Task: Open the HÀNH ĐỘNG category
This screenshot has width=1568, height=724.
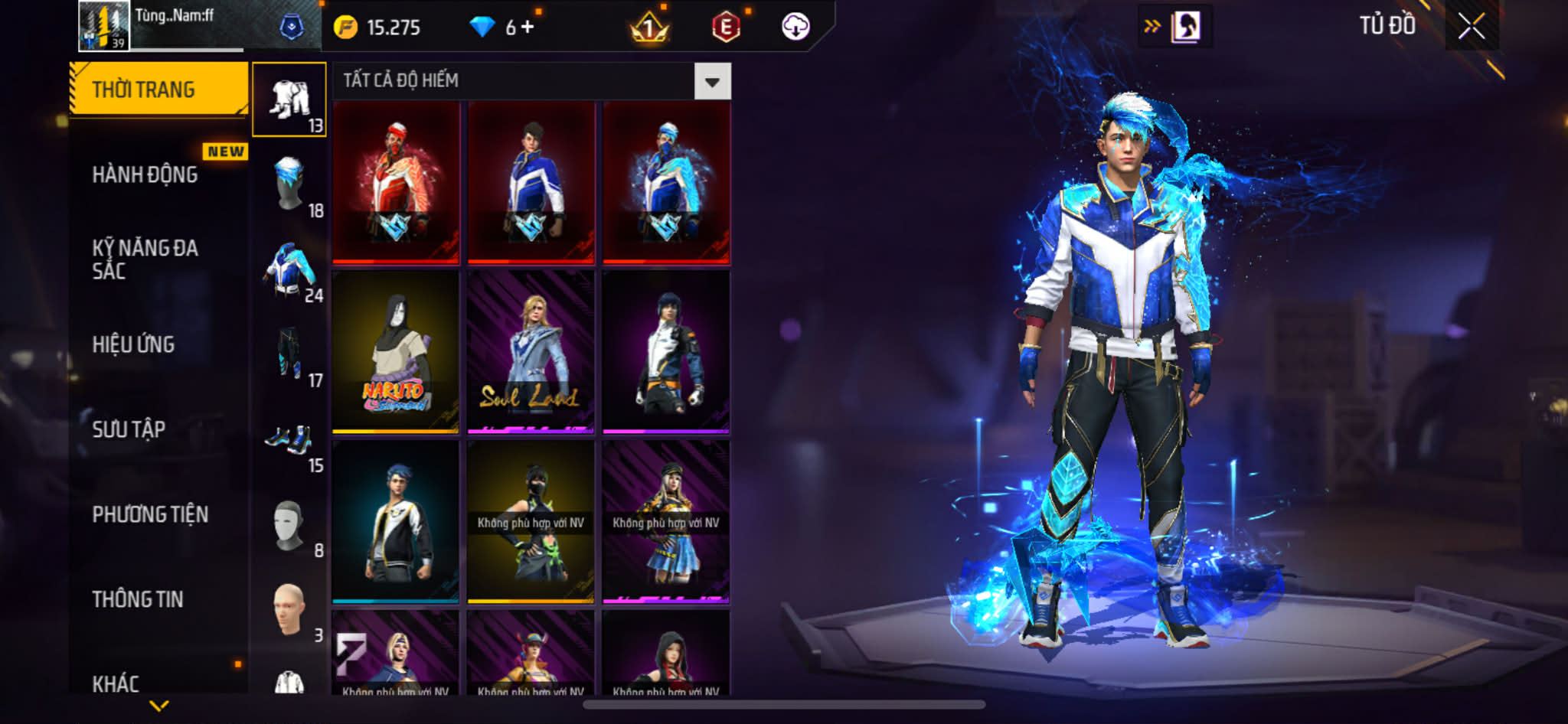Action: pos(145,174)
